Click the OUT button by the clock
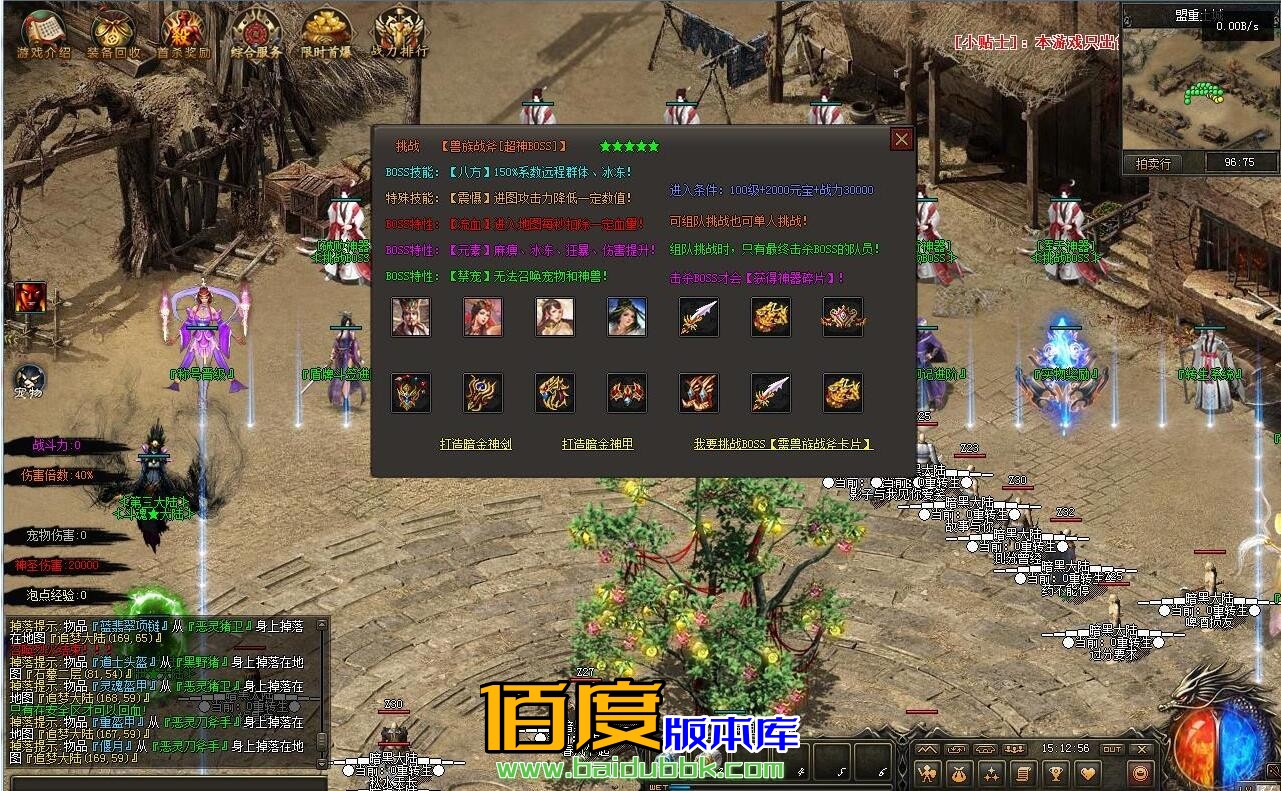 (x=1112, y=749)
